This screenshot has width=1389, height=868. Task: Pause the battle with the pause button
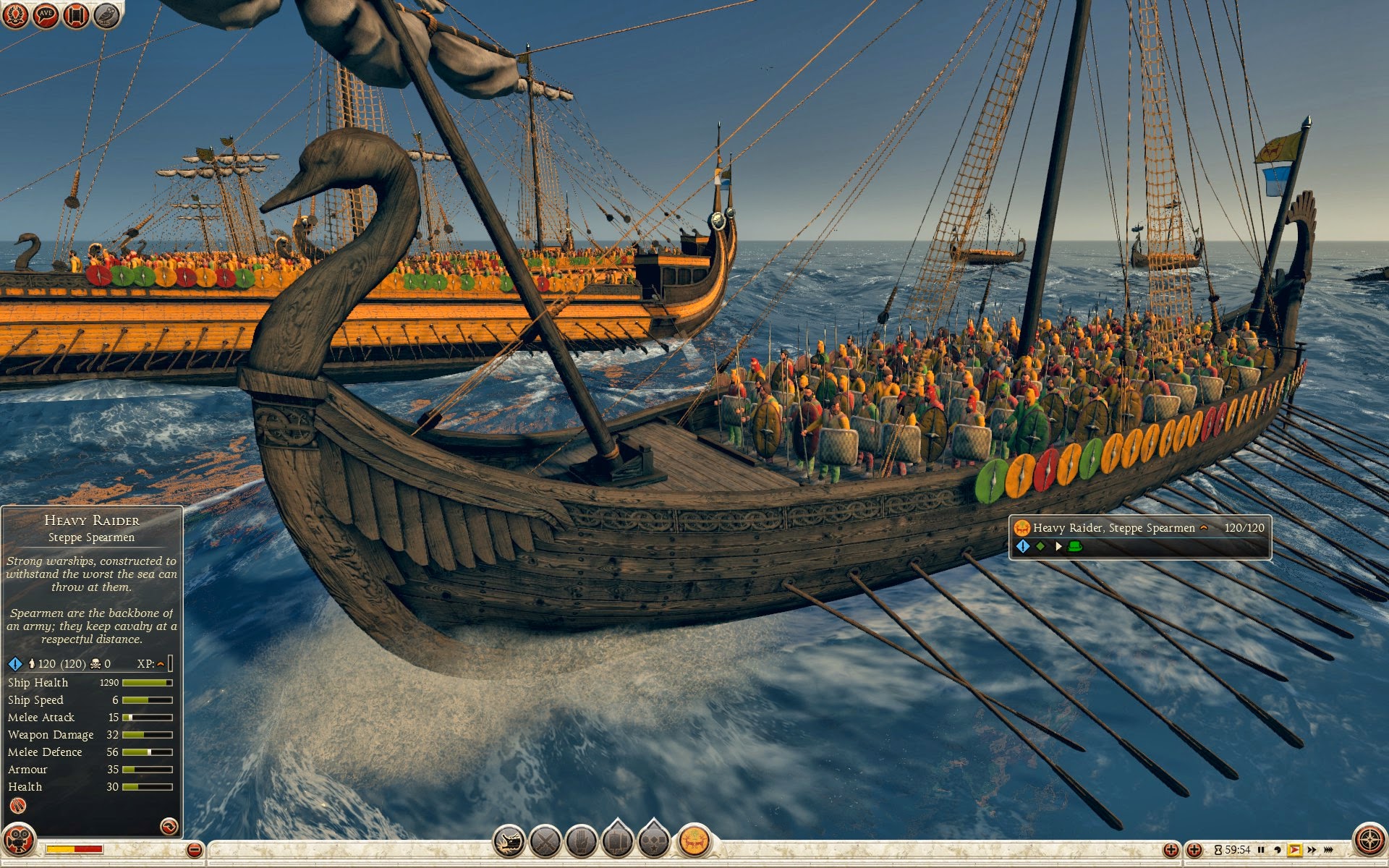coord(1261,850)
